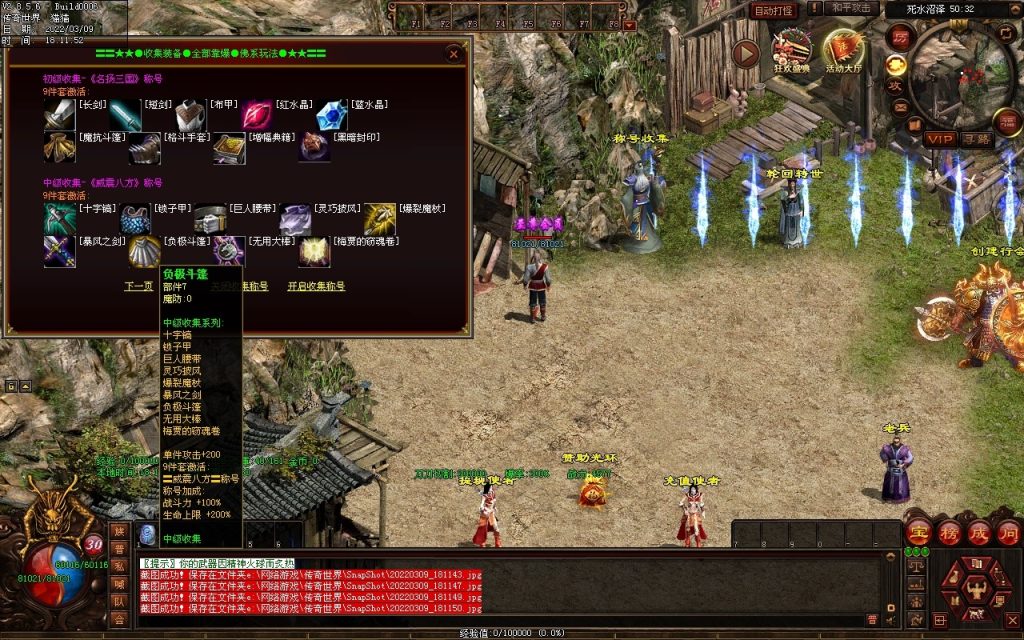Select the 长剑 long sword icon
Image resolution: width=1024 pixels, height=640 pixels.
(59, 115)
